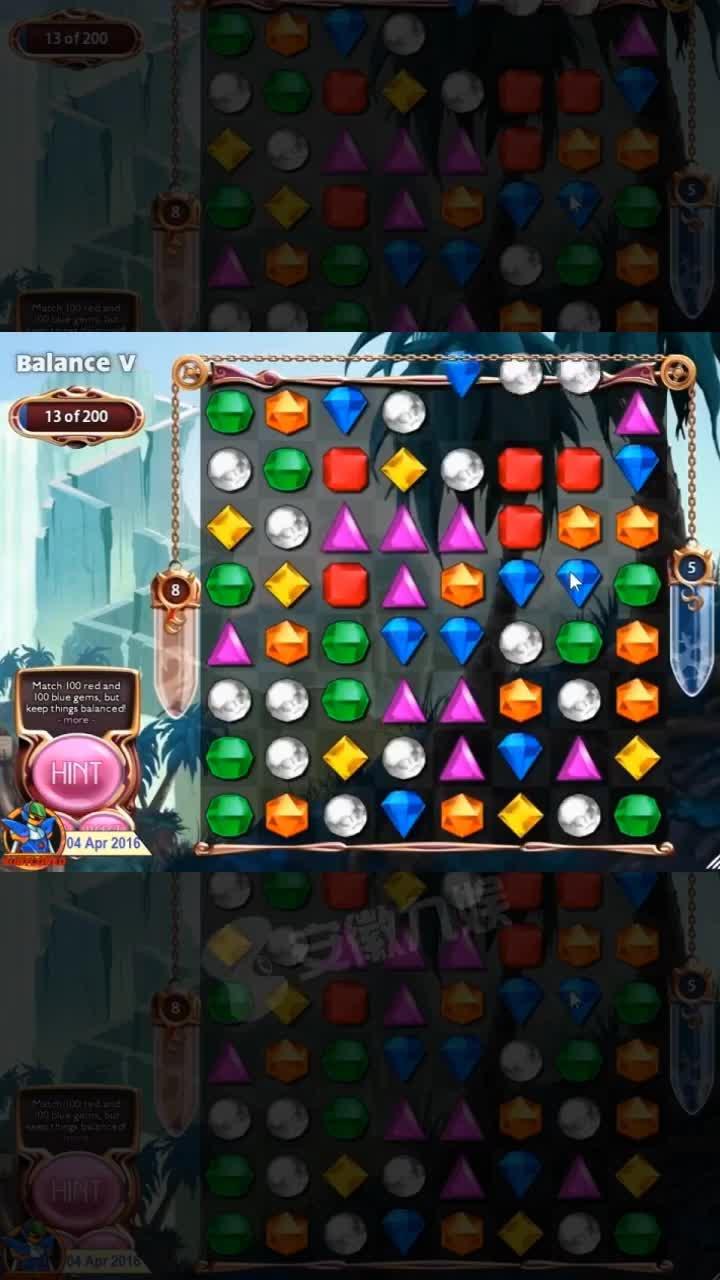Screen dimensions: 720x1280
Task: Choose the green gem in the bottom-right board corner
Action: click(637, 815)
